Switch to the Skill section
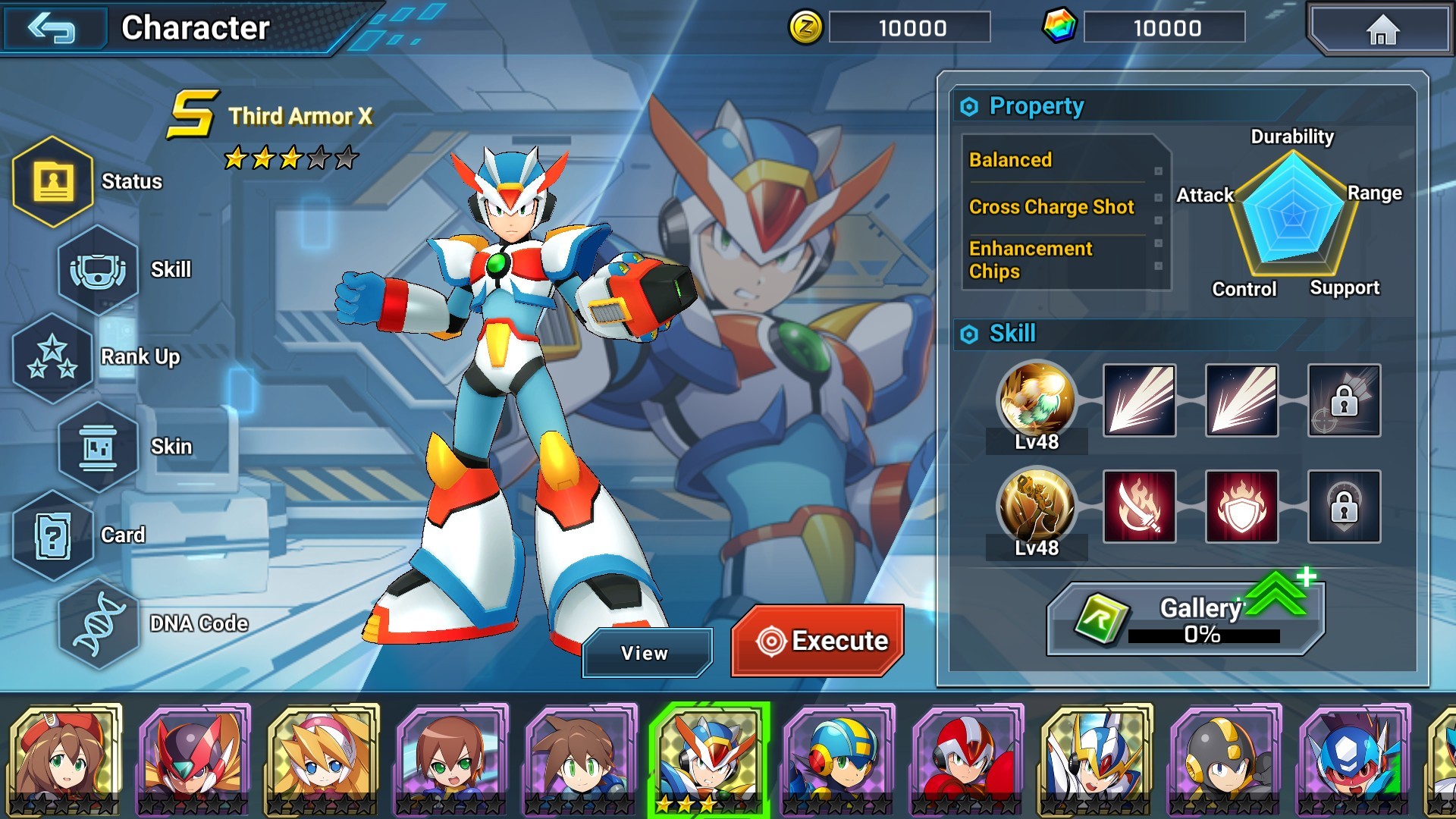This screenshot has height=819, width=1456. (99, 270)
